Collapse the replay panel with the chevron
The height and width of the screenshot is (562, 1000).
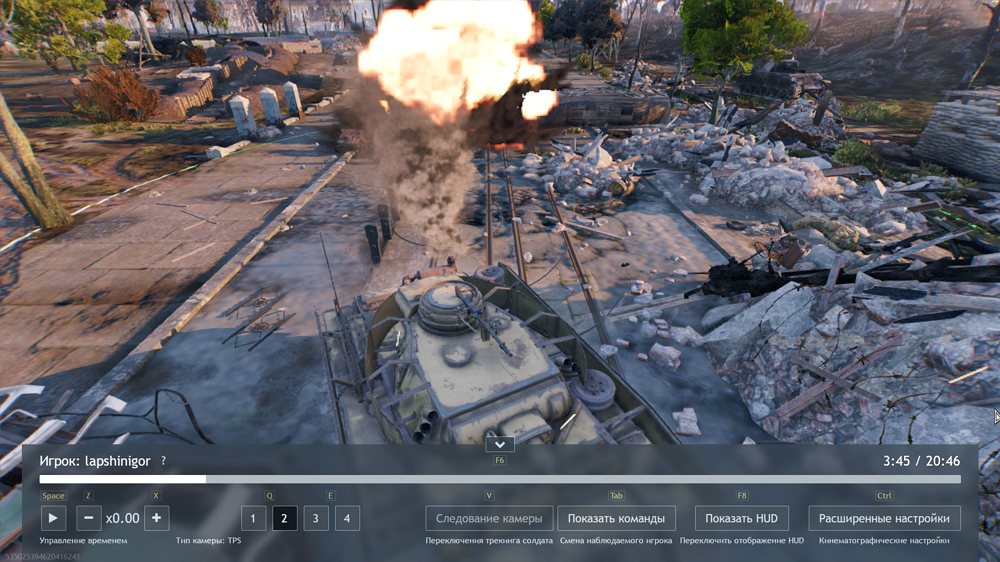(x=499, y=444)
